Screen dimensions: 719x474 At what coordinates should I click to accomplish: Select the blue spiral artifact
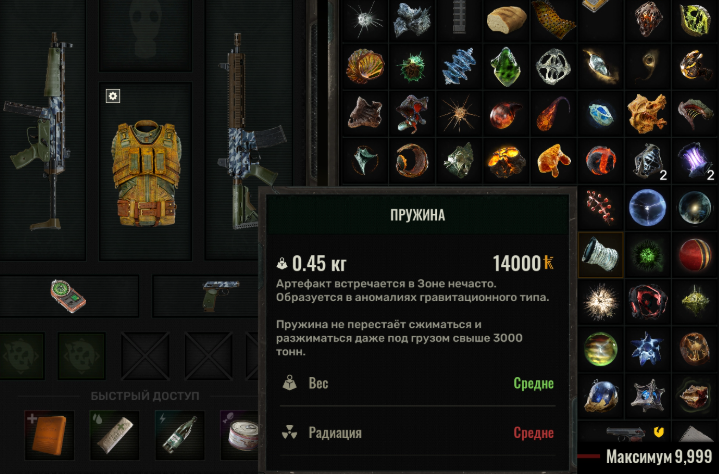(x=459, y=66)
